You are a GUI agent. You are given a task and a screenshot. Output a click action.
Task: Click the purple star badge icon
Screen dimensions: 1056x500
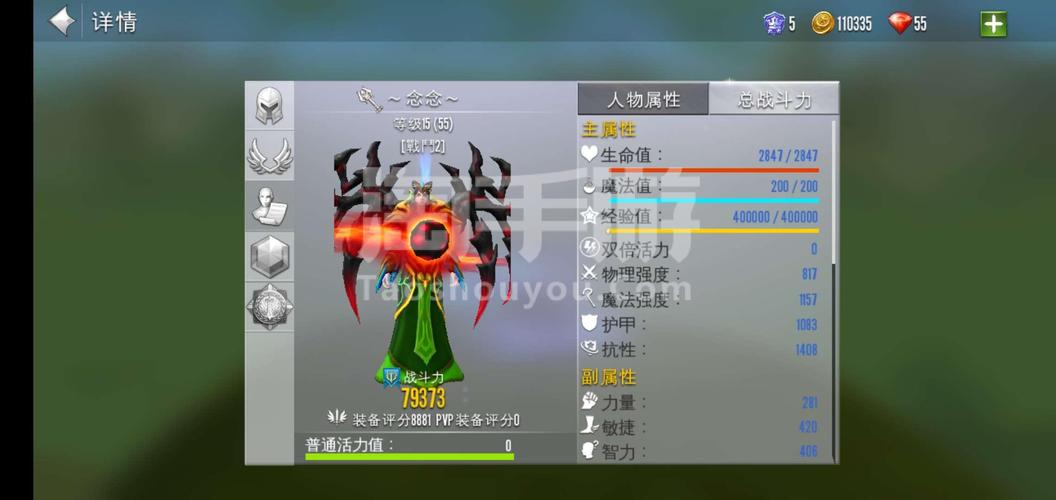pyautogui.click(x=774, y=23)
